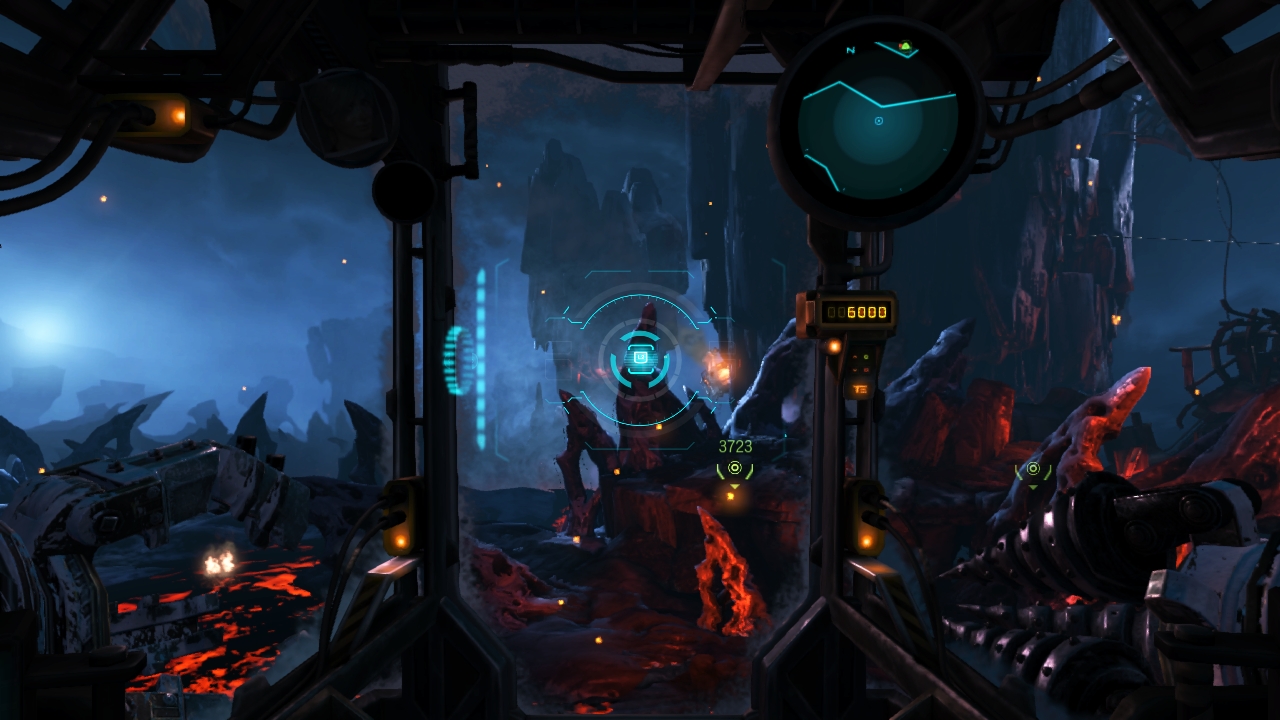Select the green objective marker on the radar
1280x720 pixels.
click(x=905, y=45)
